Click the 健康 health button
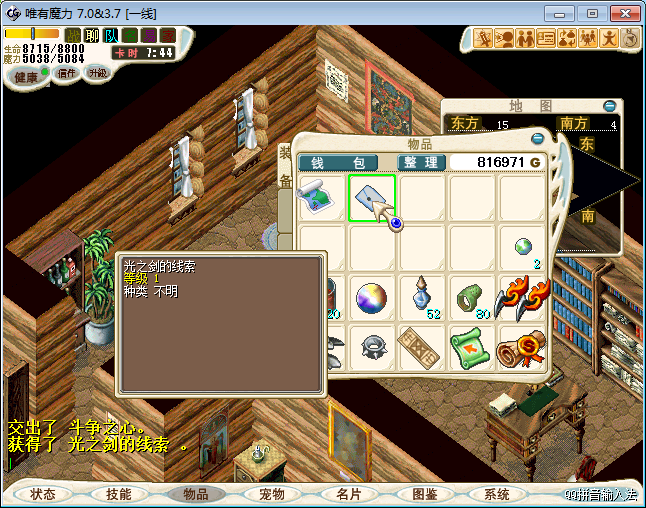The image size is (646, 508). (26, 77)
